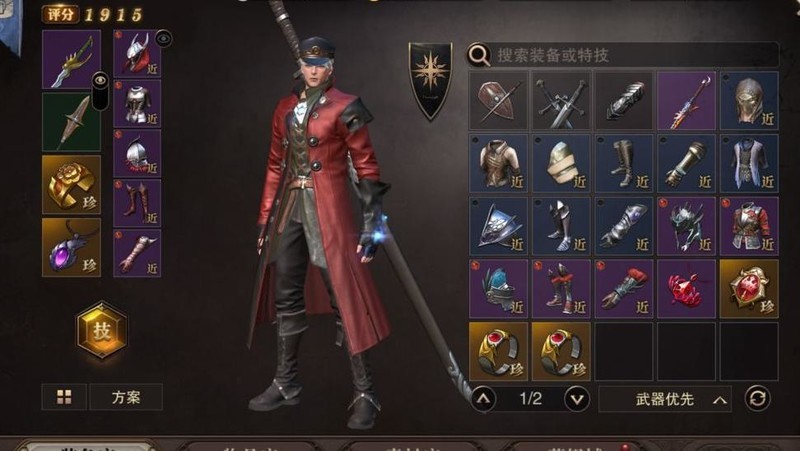Choose the crossed swords inventory item
Screen dimensions: 800x451
561,101
